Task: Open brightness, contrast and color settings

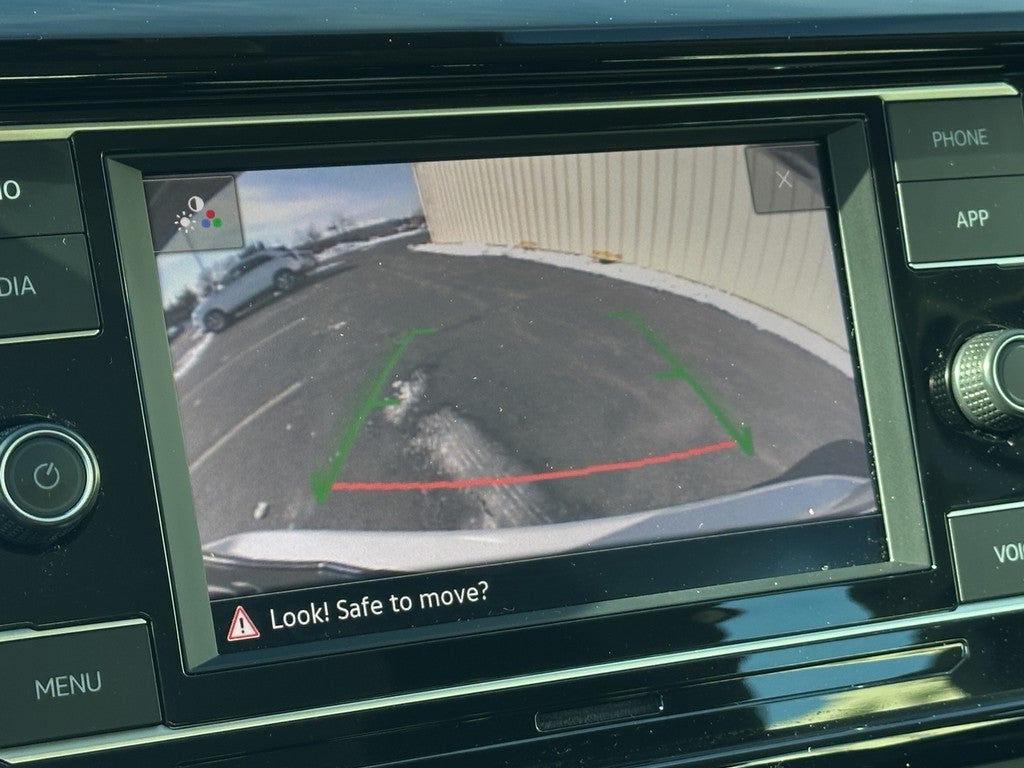Action: click(x=195, y=212)
